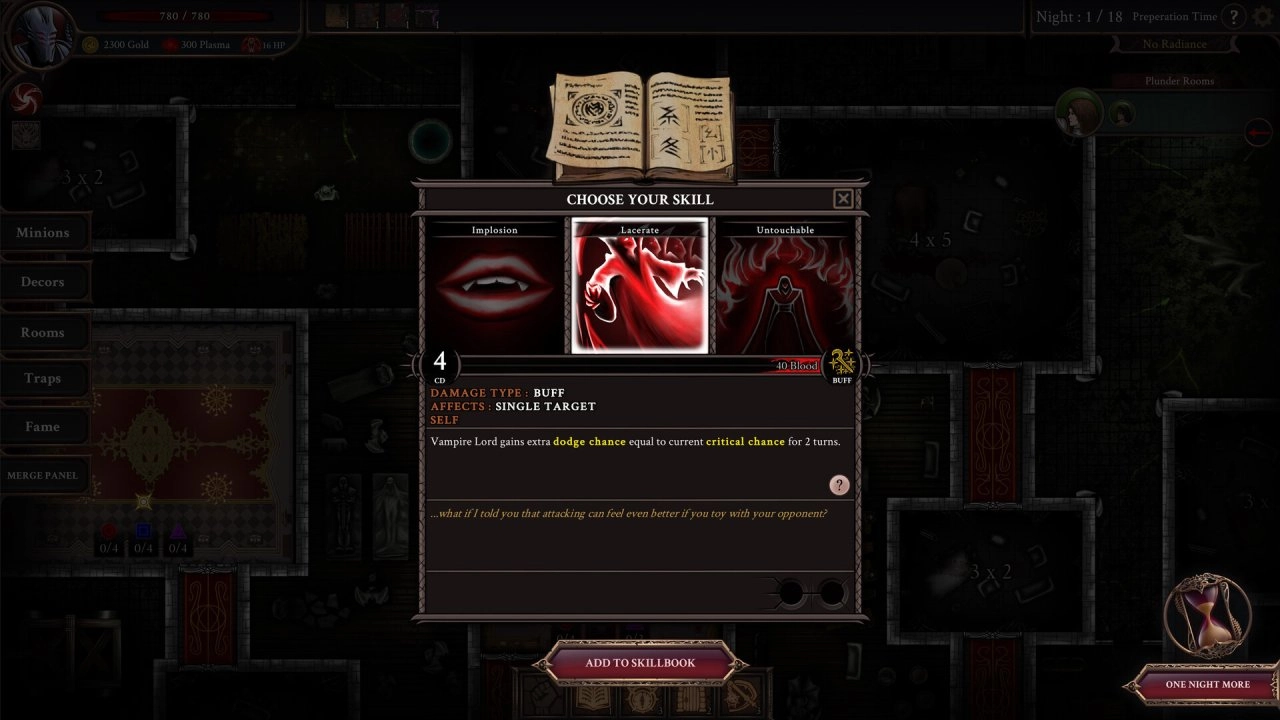Select the Implosion skill card
This screenshot has height=720, width=1280.
click(x=495, y=287)
